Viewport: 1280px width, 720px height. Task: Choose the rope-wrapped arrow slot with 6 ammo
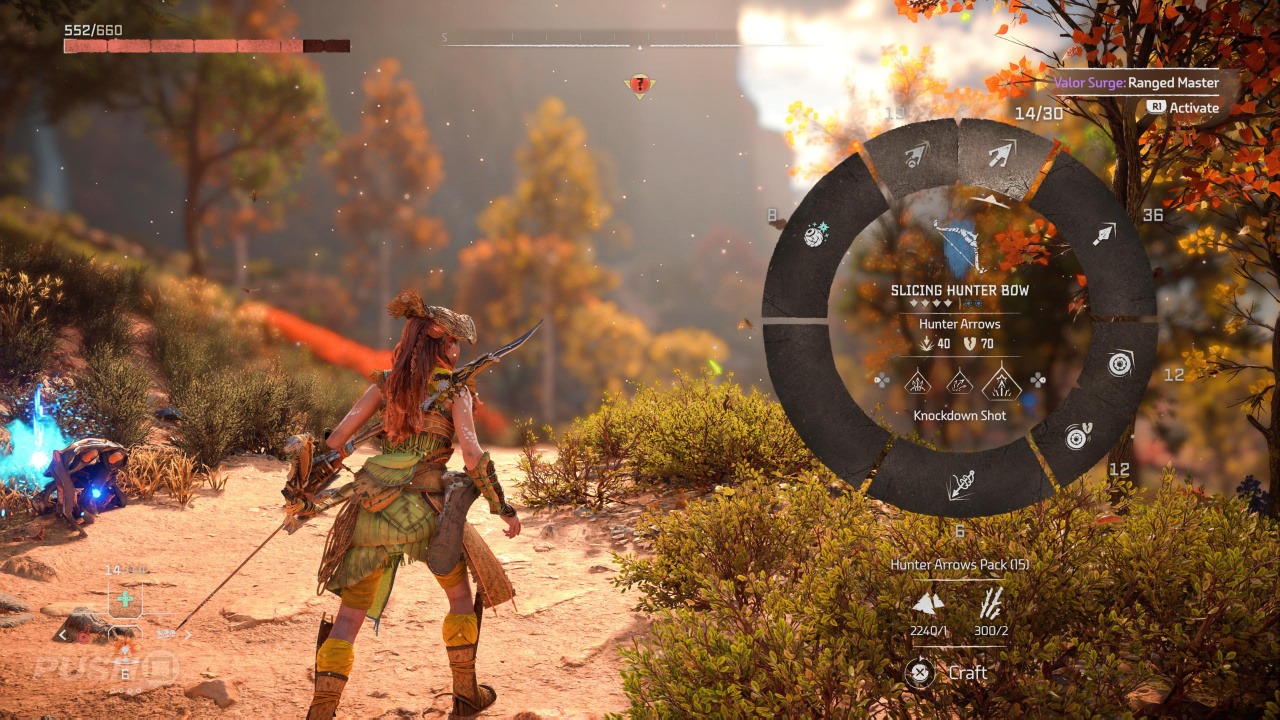(960, 484)
